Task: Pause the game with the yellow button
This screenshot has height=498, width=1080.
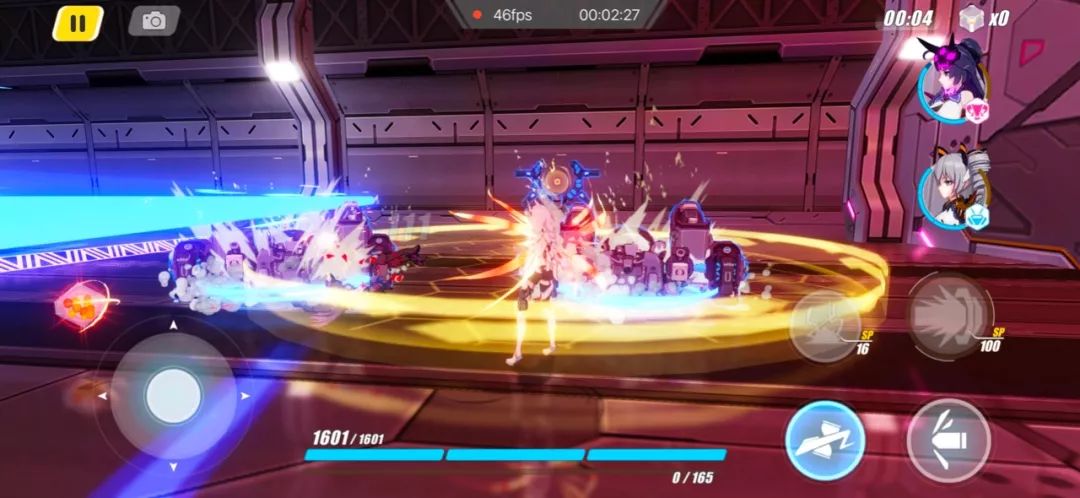Action: (77, 22)
